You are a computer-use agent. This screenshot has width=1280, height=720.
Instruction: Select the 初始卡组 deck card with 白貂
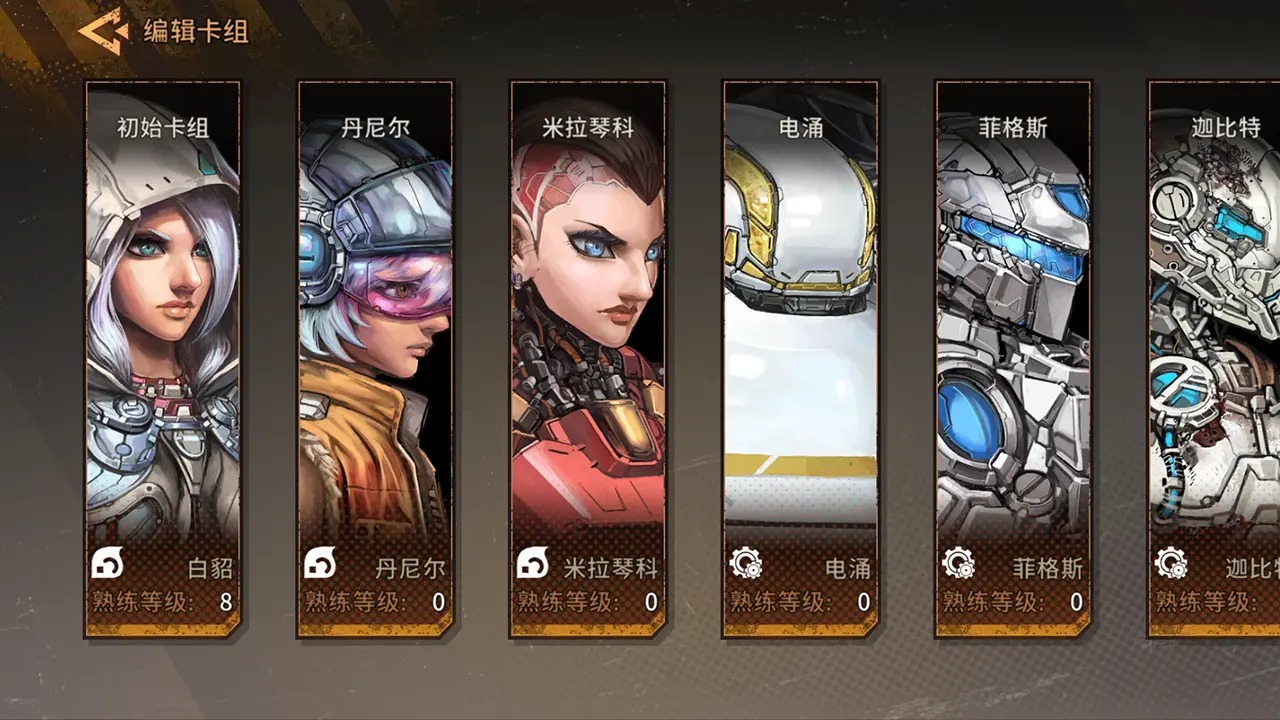[x=163, y=359]
